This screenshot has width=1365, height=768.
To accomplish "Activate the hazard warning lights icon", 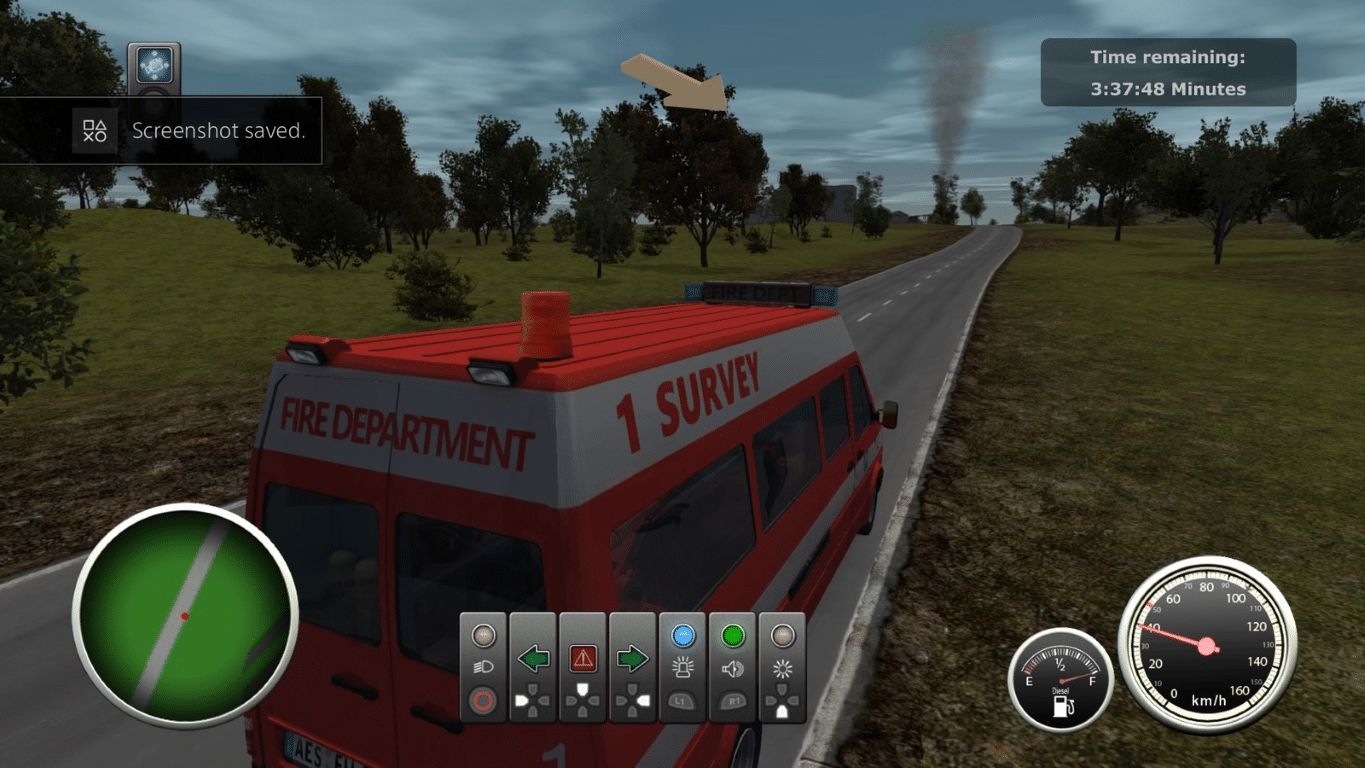I will coord(583,658).
